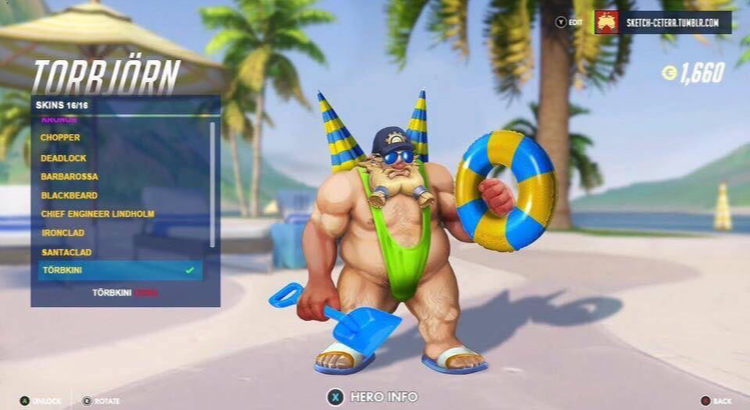Select the Ironclad skin
Image resolution: width=750 pixels, height=410 pixels.
coord(63,232)
